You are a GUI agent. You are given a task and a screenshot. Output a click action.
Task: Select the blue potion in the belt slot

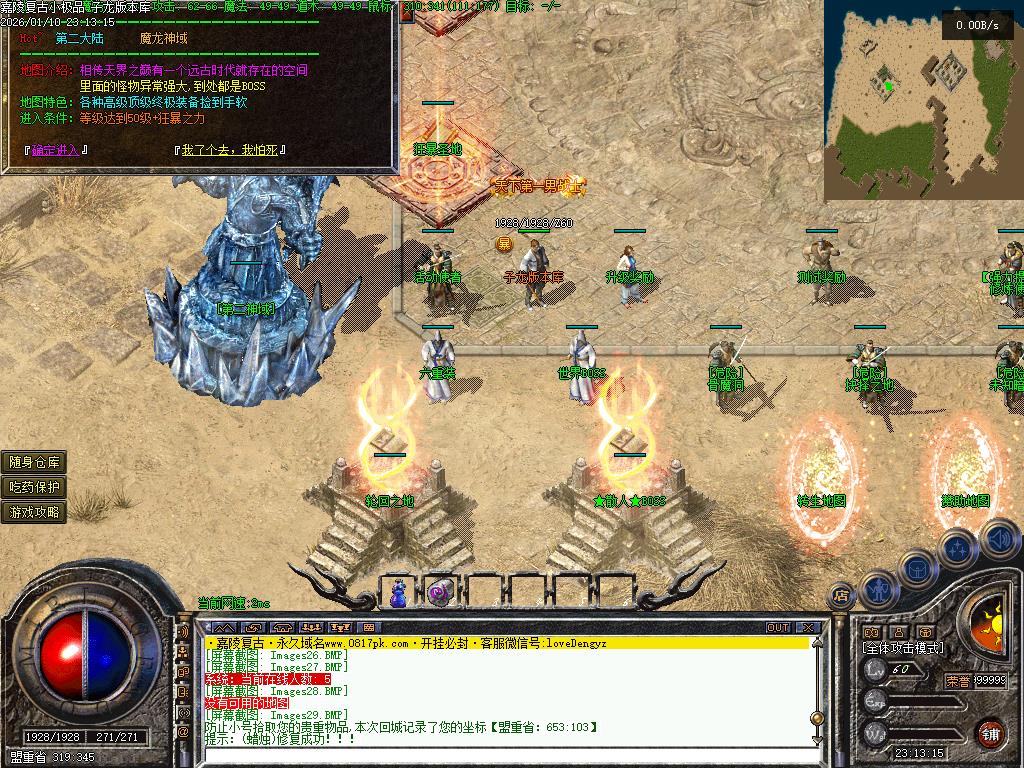click(x=399, y=593)
